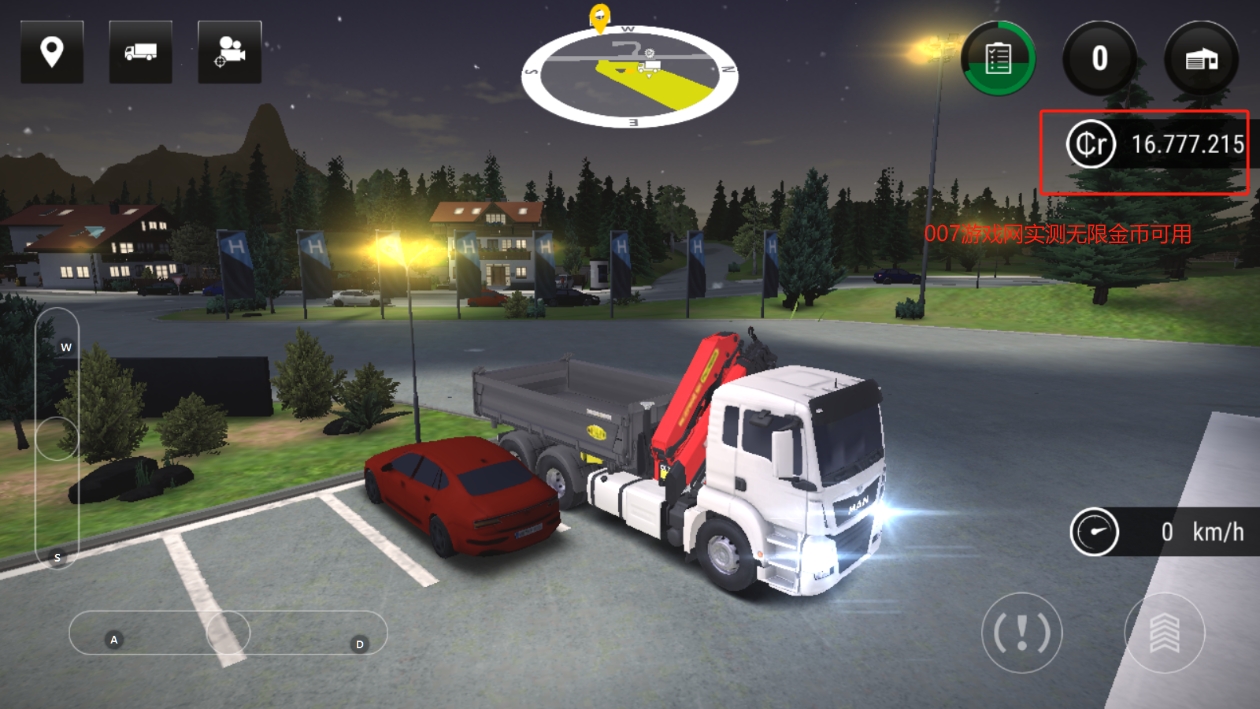1260x709 pixels.
Task: Click the compass minimap
Action: [630, 76]
